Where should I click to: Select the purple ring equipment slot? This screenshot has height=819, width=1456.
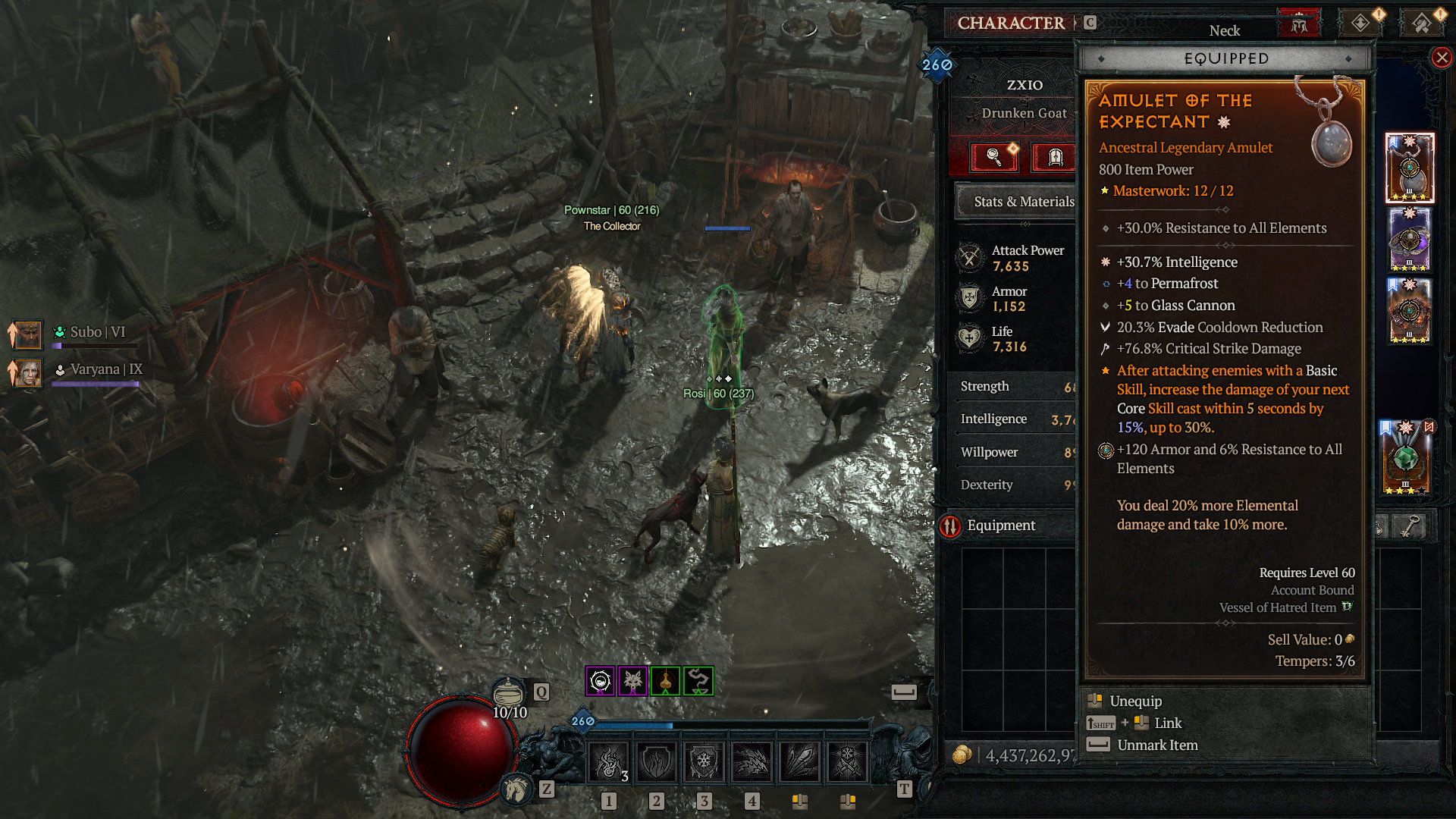click(x=1410, y=240)
